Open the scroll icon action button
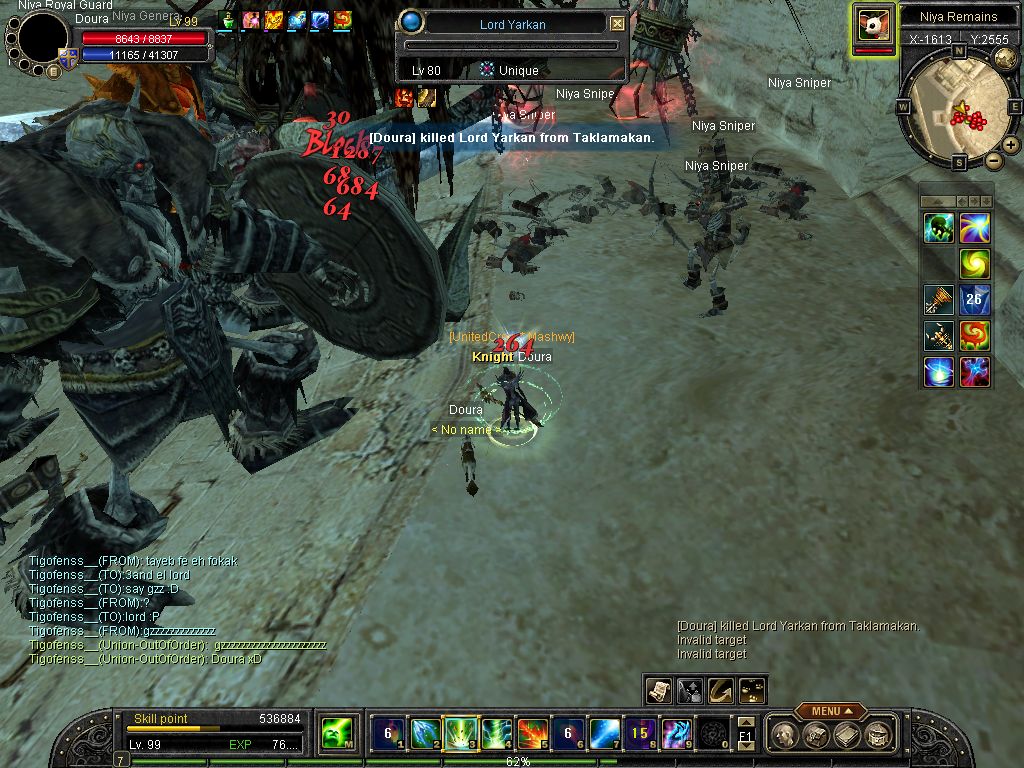Viewport: 1024px width, 768px height. pyautogui.click(x=658, y=690)
